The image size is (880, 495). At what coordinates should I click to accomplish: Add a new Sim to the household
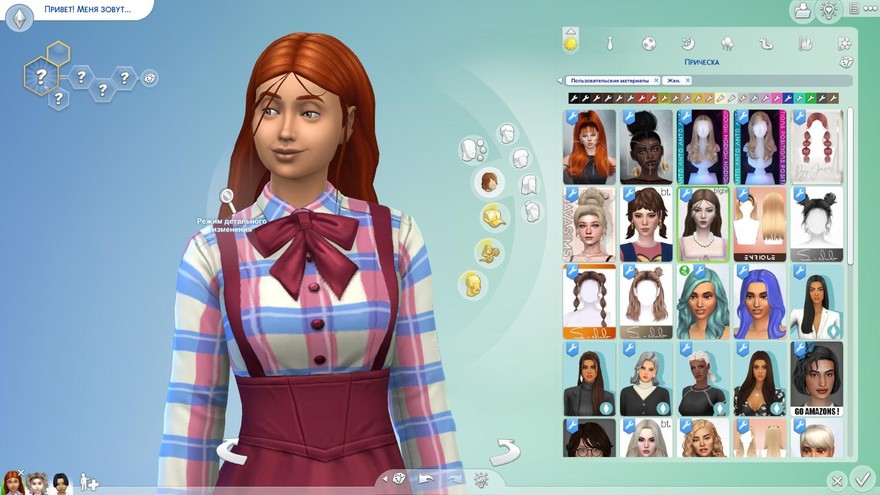coord(88,482)
